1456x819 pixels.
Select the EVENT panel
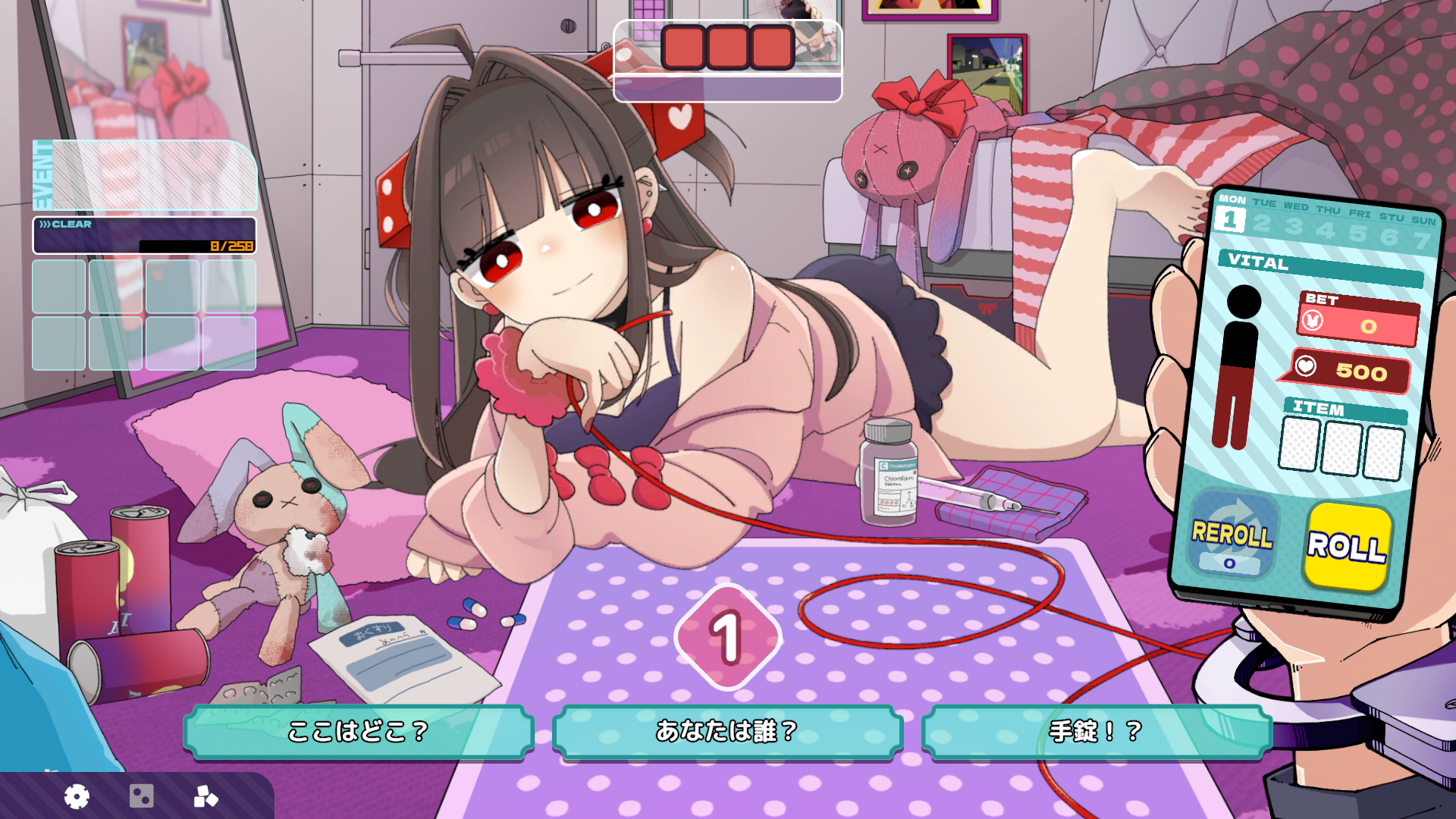146,175
